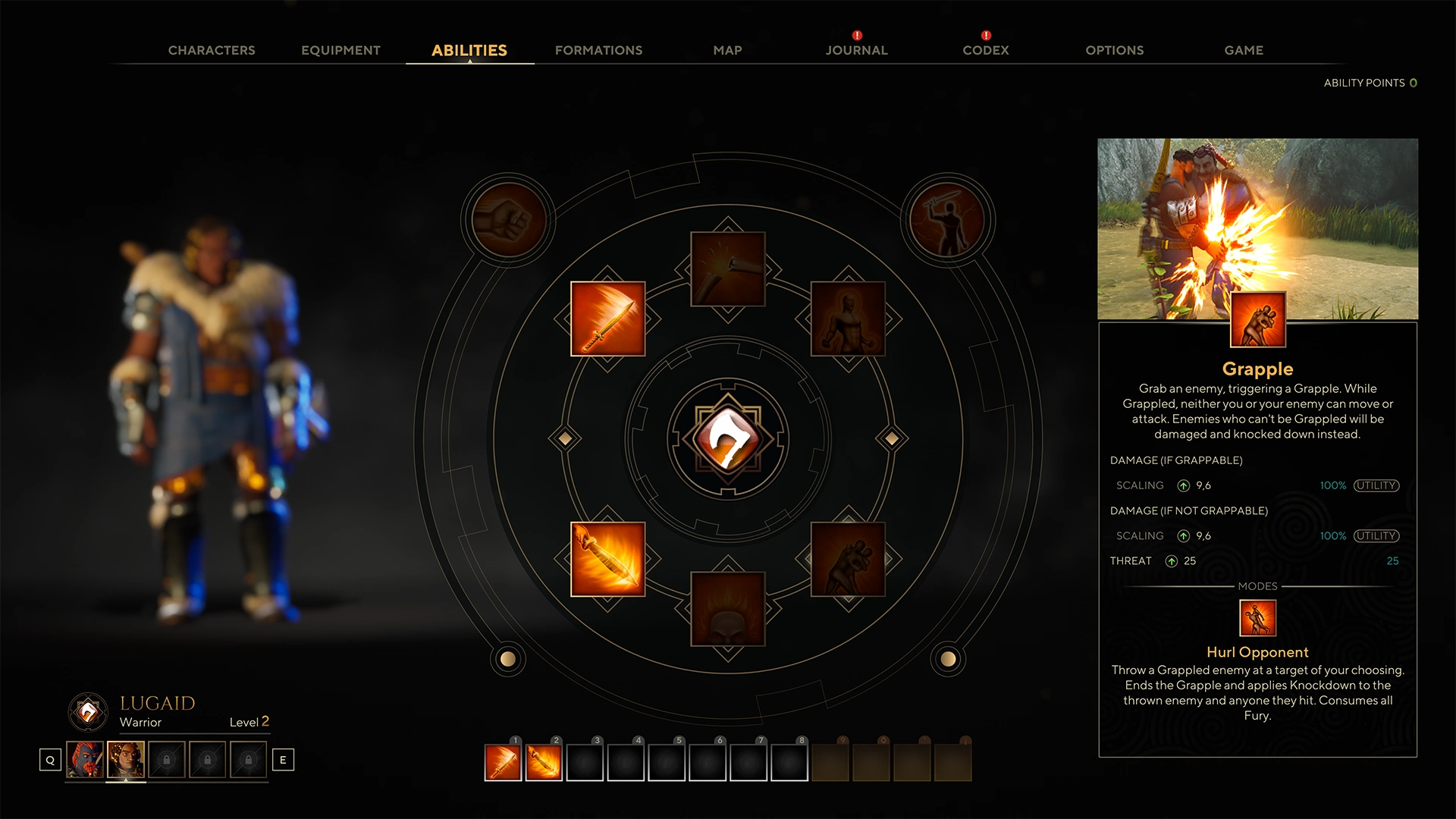The image size is (1456, 819).
Task: Select the flaming sword ability on the wheel
Action: (607, 319)
